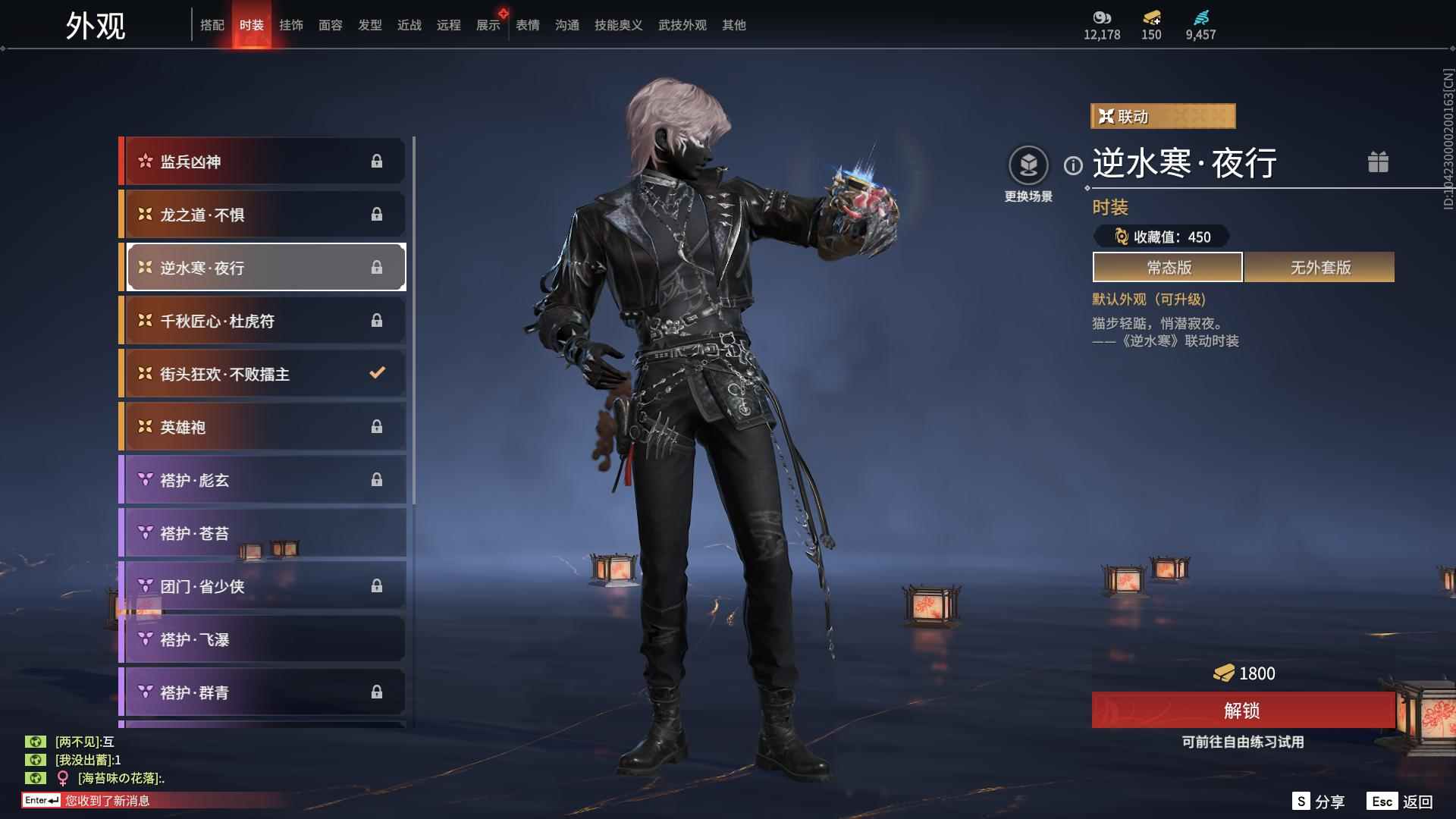Show outfit info via the i icon
This screenshot has width=1456, height=819.
point(1073,165)
